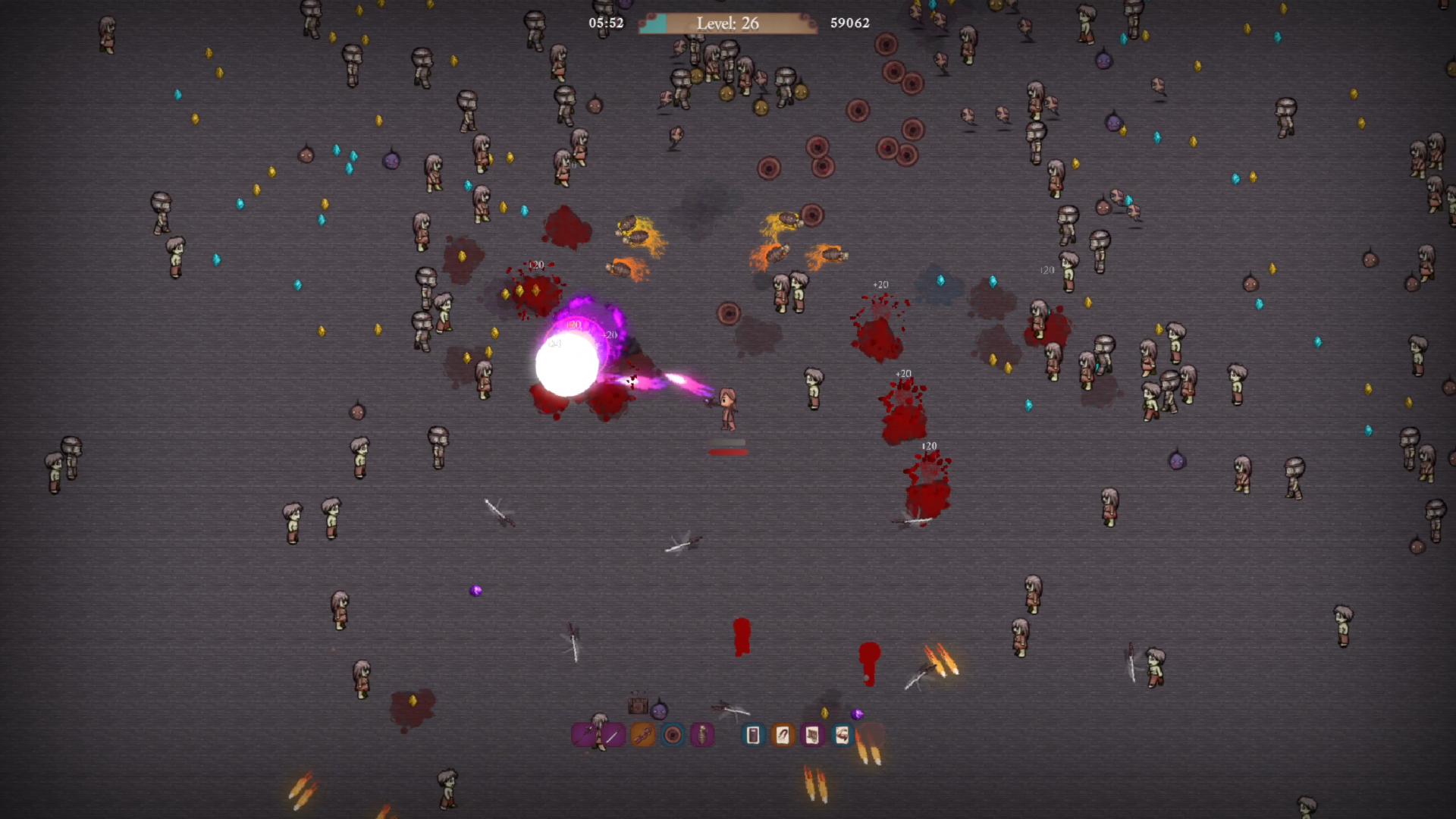This screenshot has height=819, width=1456.
Task: Choose the spellbook card passive item
Action: (812, 735)
